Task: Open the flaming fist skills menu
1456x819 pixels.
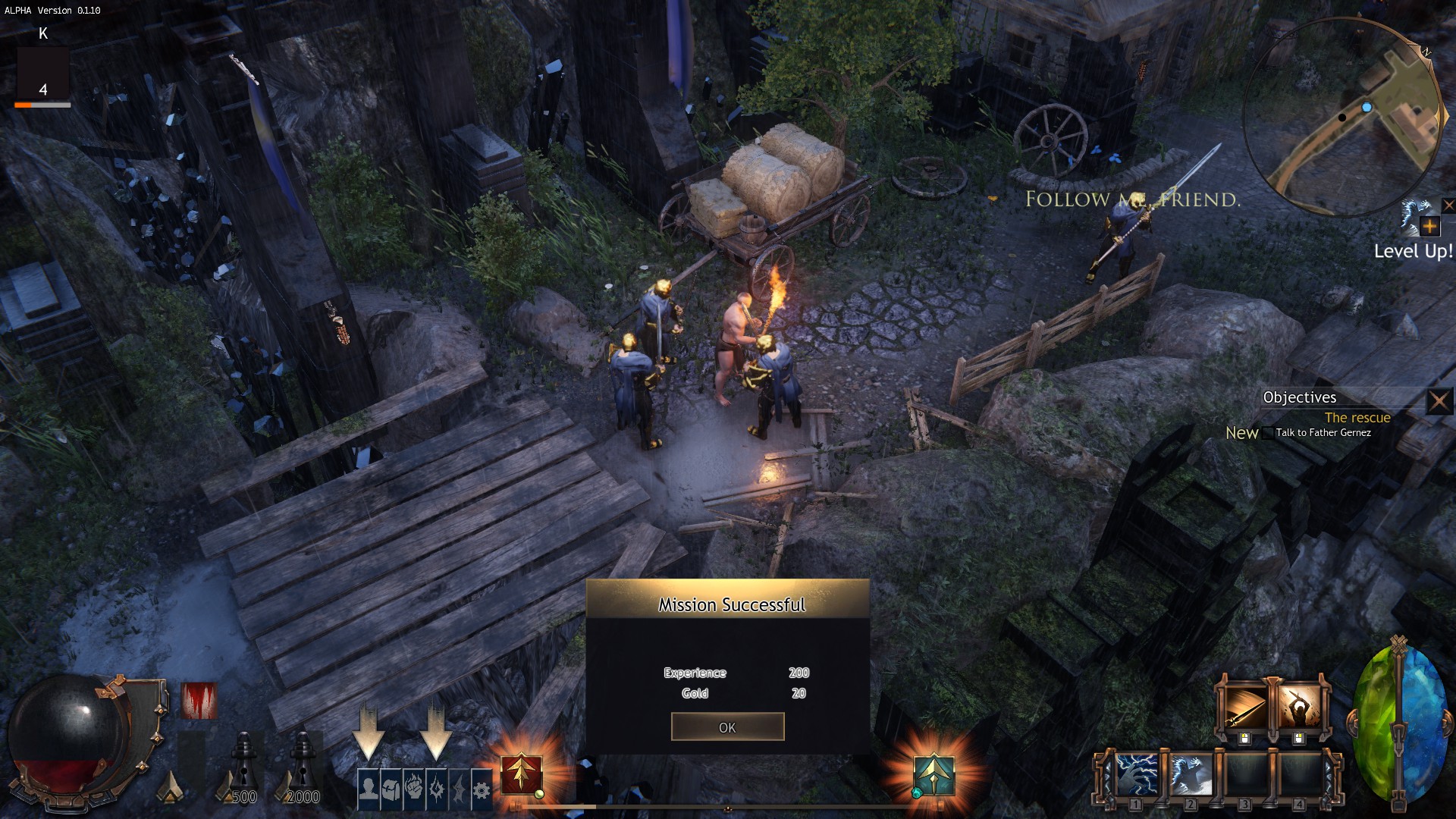Action: pyautogui.click(x=414, y=789)
